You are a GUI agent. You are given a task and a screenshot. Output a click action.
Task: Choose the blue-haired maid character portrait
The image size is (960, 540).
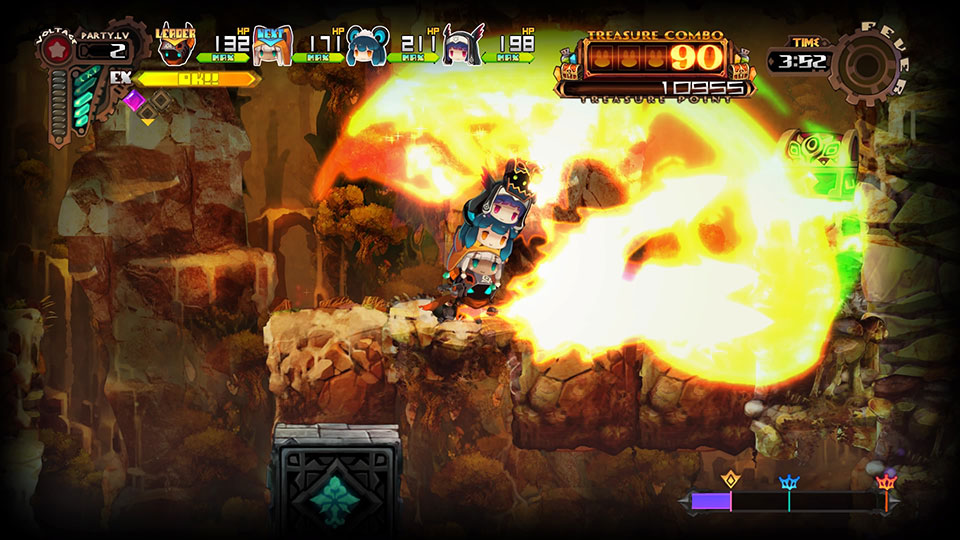(368, 46)
